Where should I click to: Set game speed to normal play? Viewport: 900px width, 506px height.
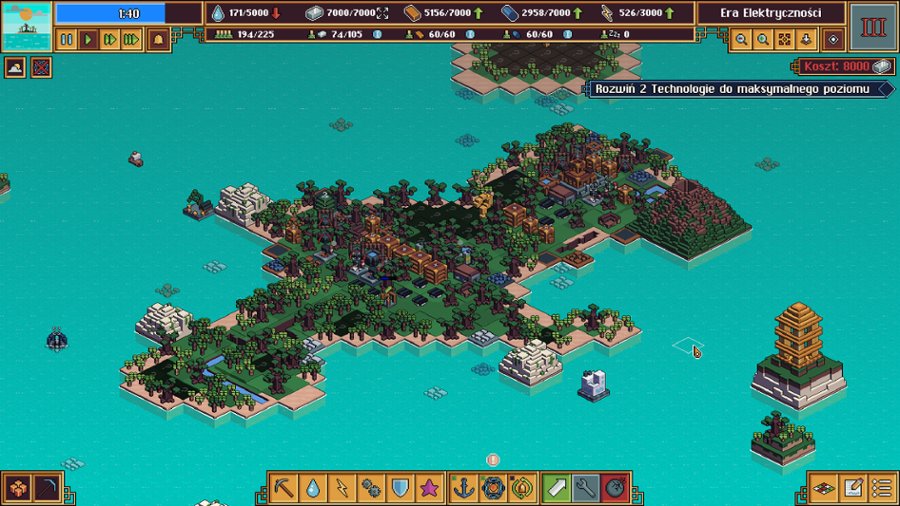[x=88, y=40]
